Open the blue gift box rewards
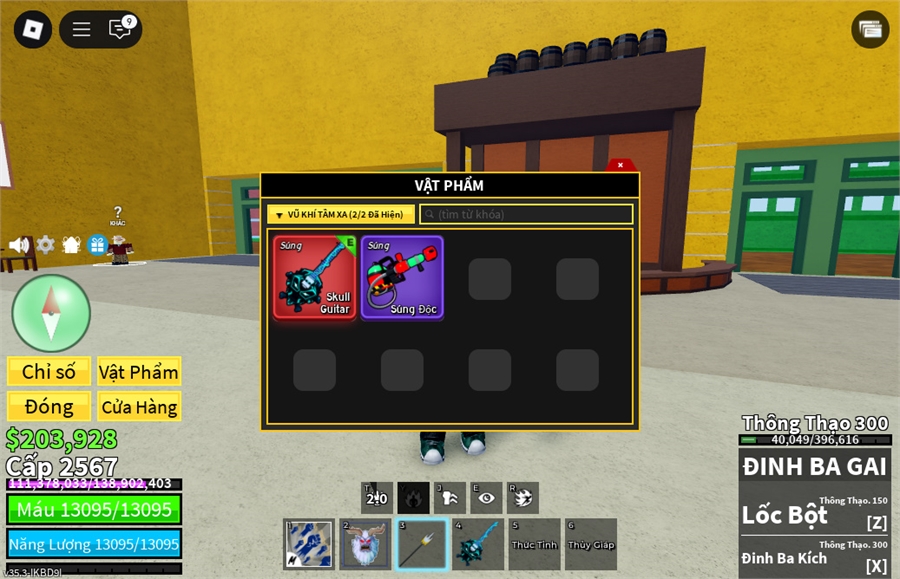The height and width of the screenshot is (579, 900). click(x=97, y=245)
